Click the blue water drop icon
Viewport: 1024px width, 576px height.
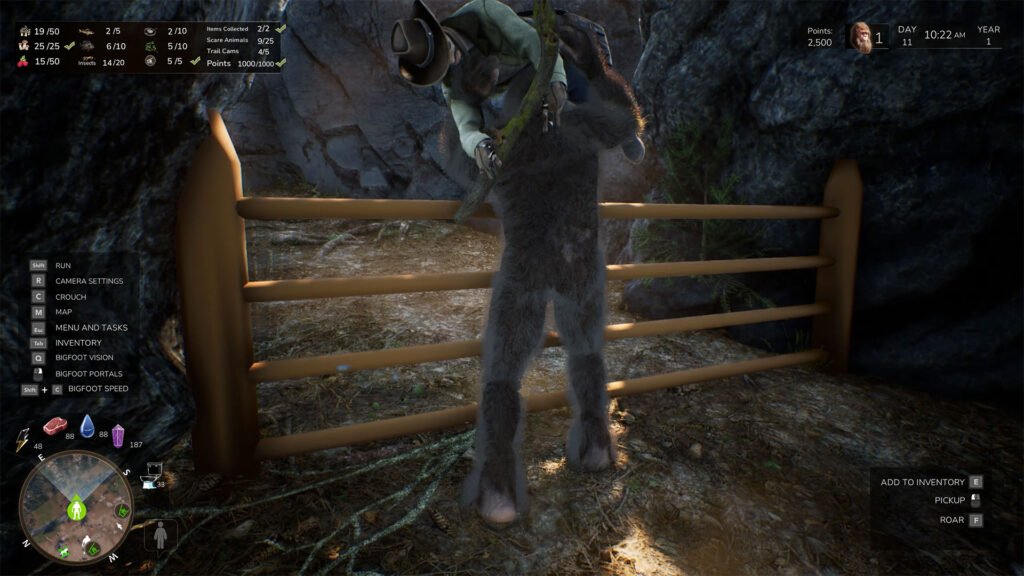88,426
